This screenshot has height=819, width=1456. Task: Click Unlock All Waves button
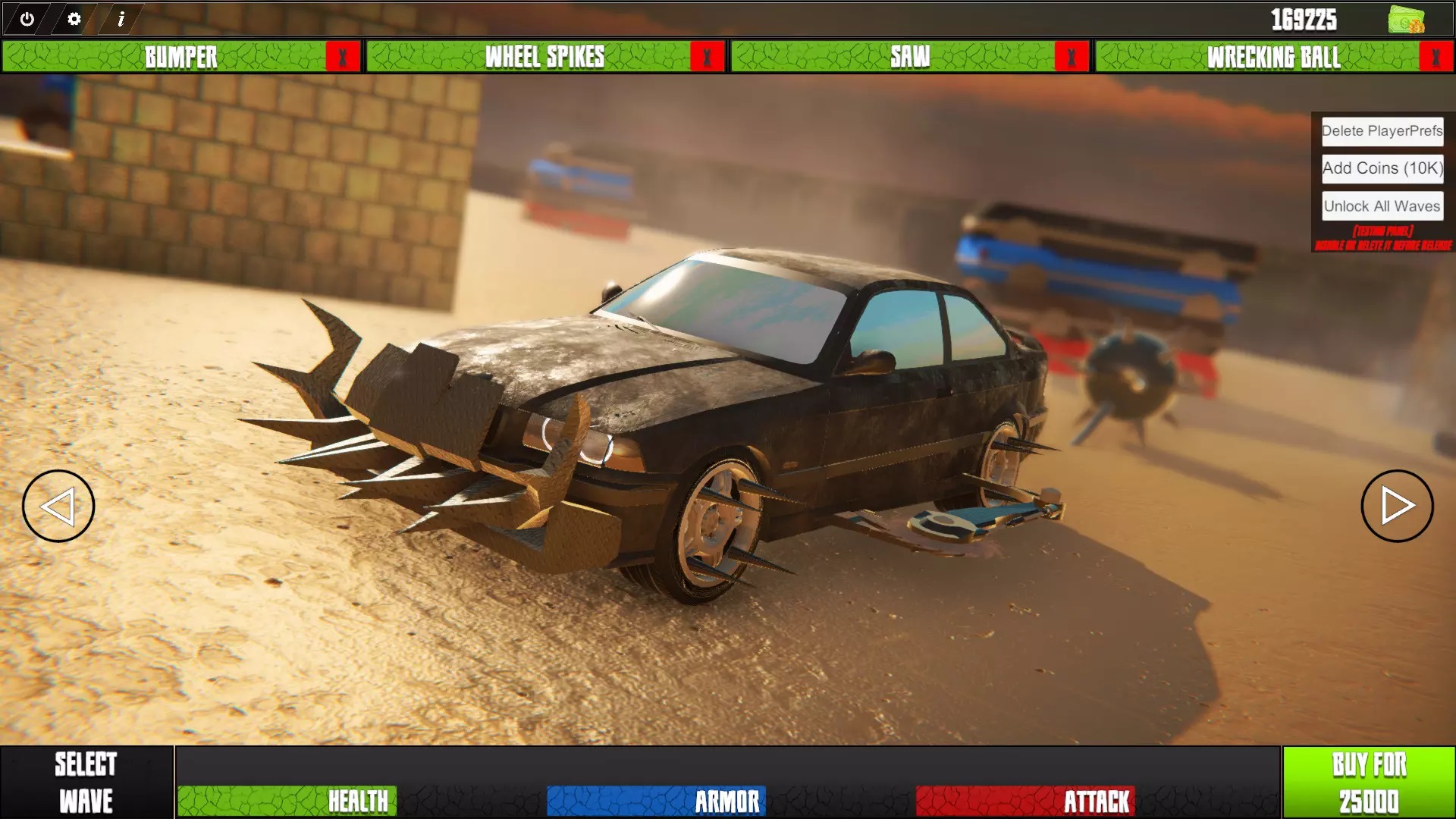pos(1382,206)
